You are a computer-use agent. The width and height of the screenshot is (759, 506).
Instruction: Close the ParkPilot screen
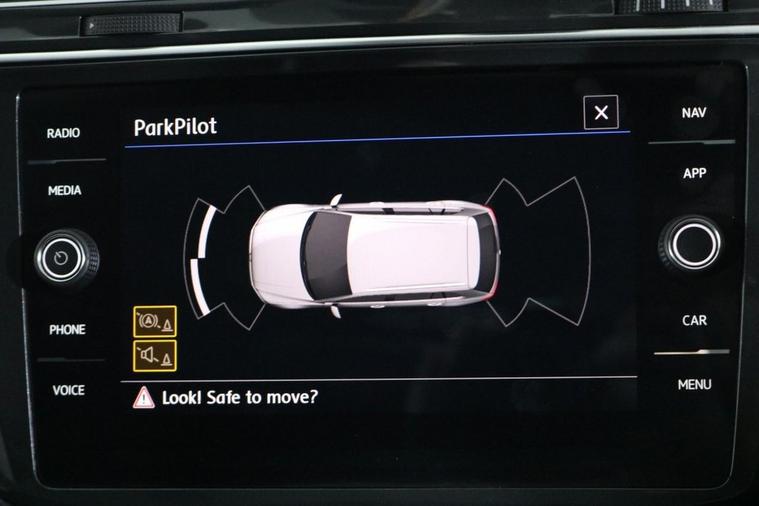[601, 113]
